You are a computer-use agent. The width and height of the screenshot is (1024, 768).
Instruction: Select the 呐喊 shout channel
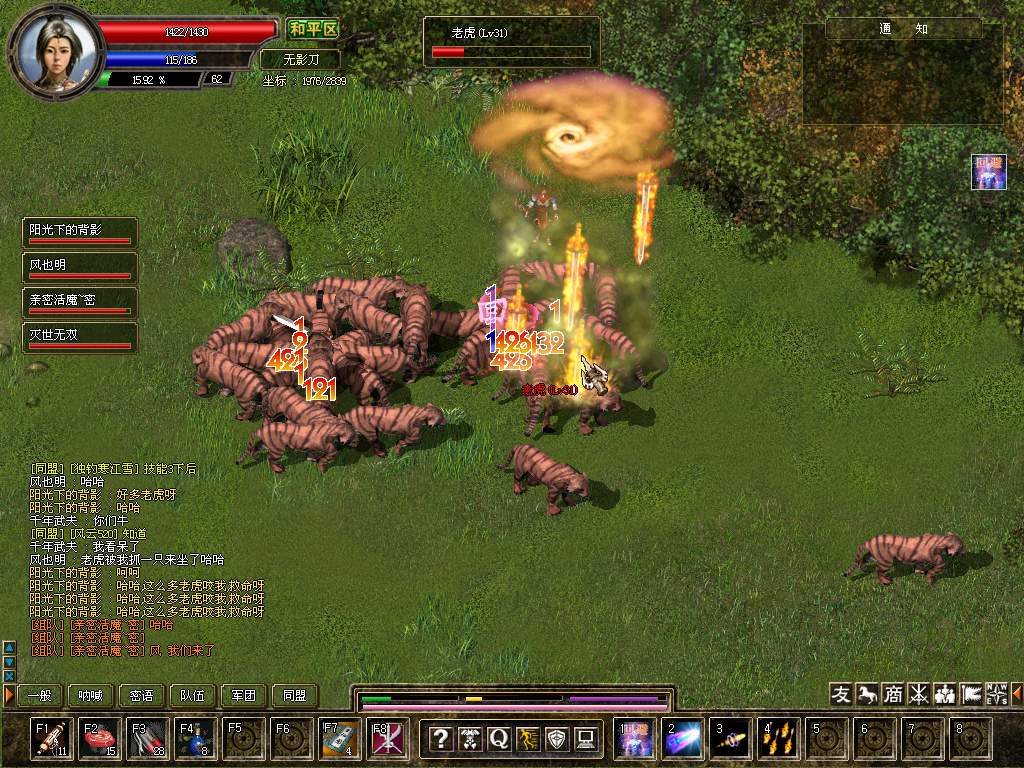[90, 695]
